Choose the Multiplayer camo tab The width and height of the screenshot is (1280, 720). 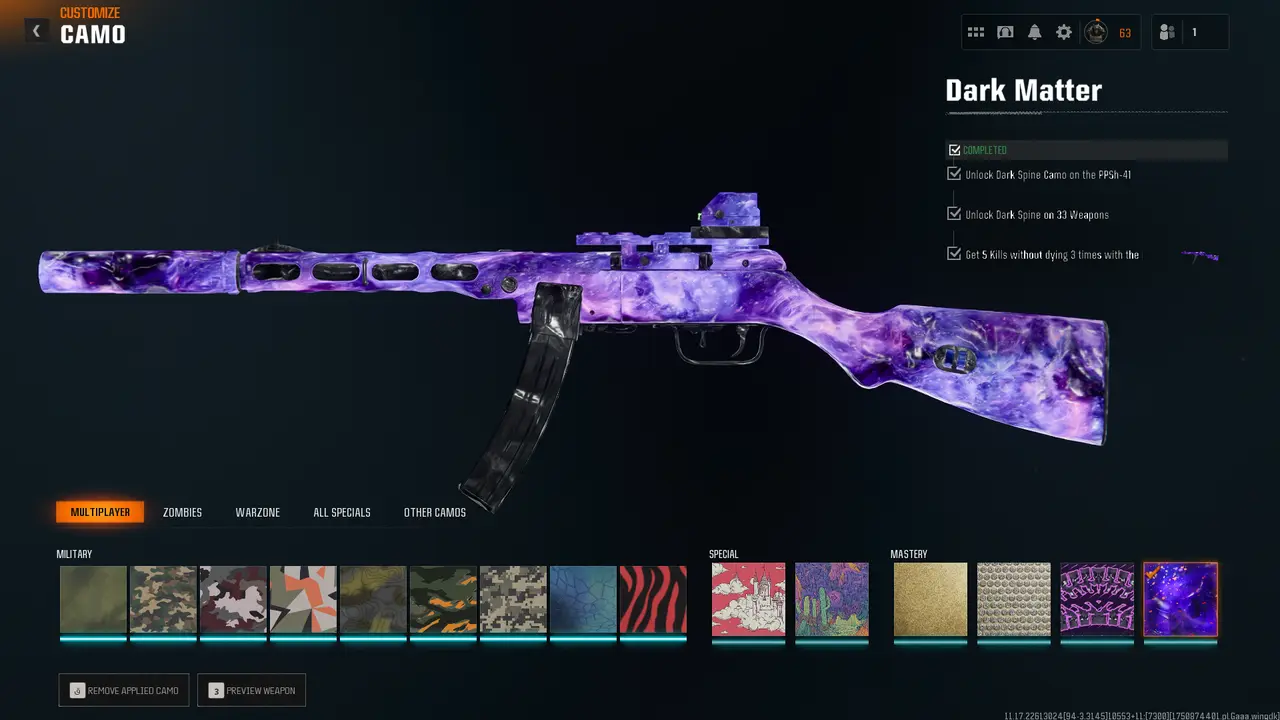[100, 512]
